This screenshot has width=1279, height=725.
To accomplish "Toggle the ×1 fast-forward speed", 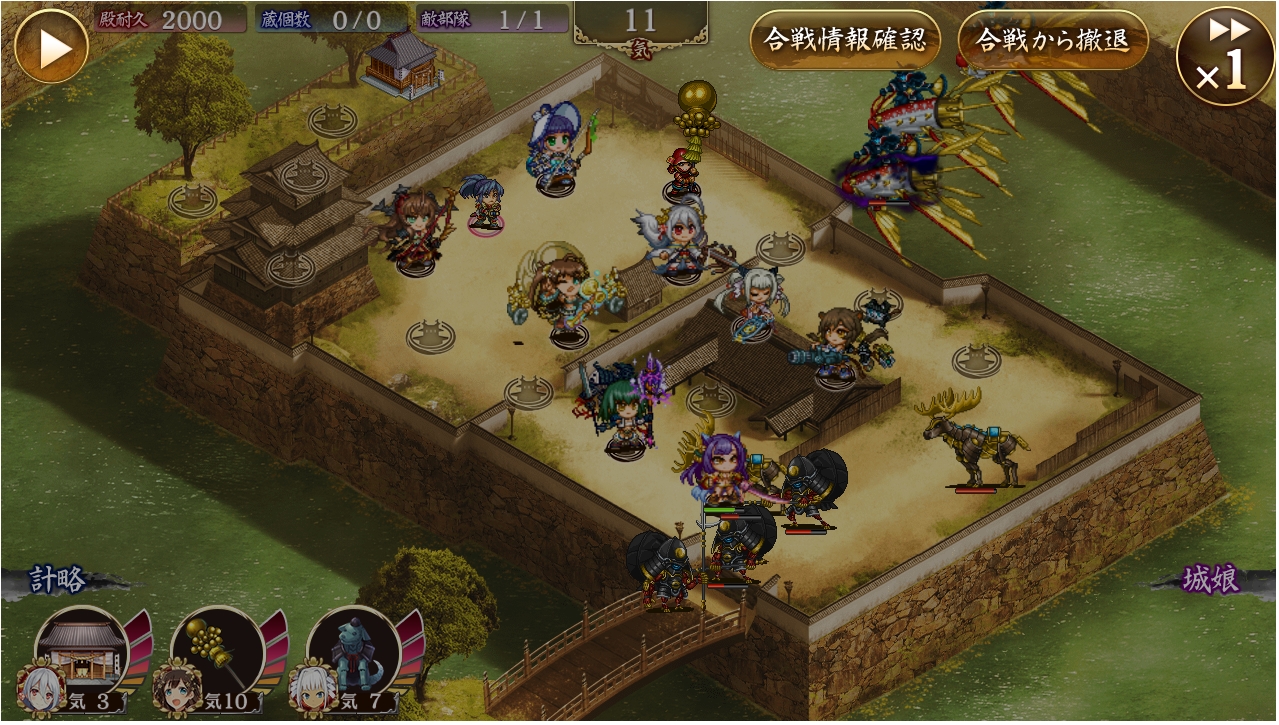I will click(1225, 56).
